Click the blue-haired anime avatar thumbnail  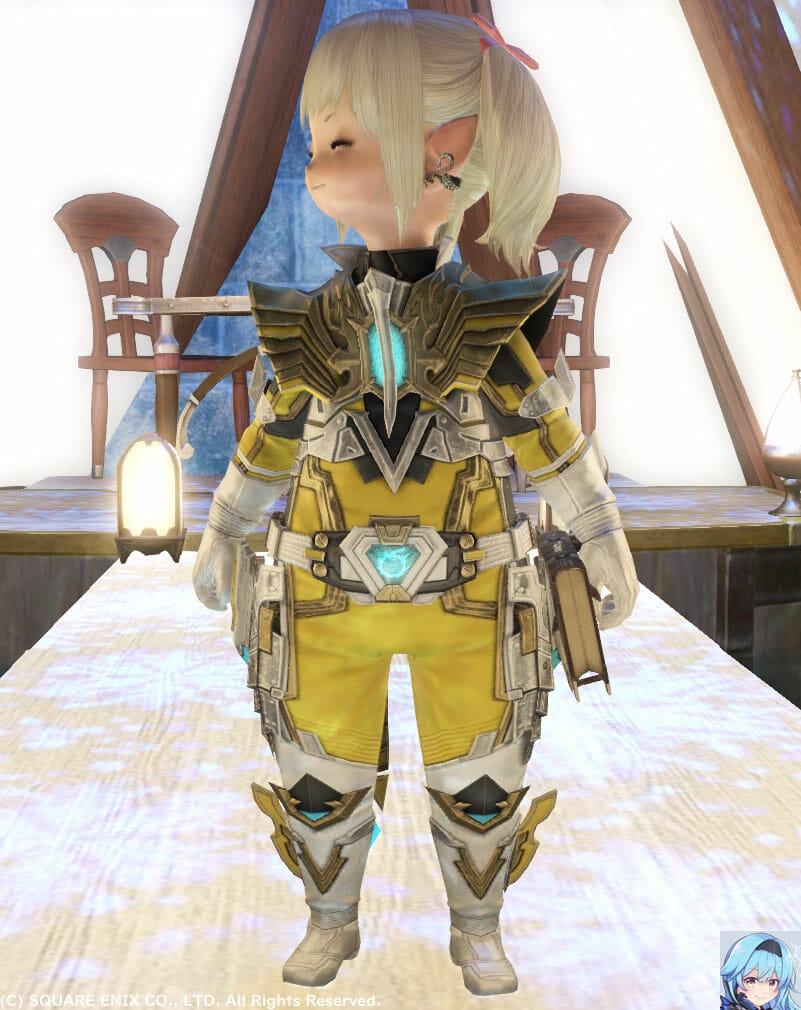[760, 969]
